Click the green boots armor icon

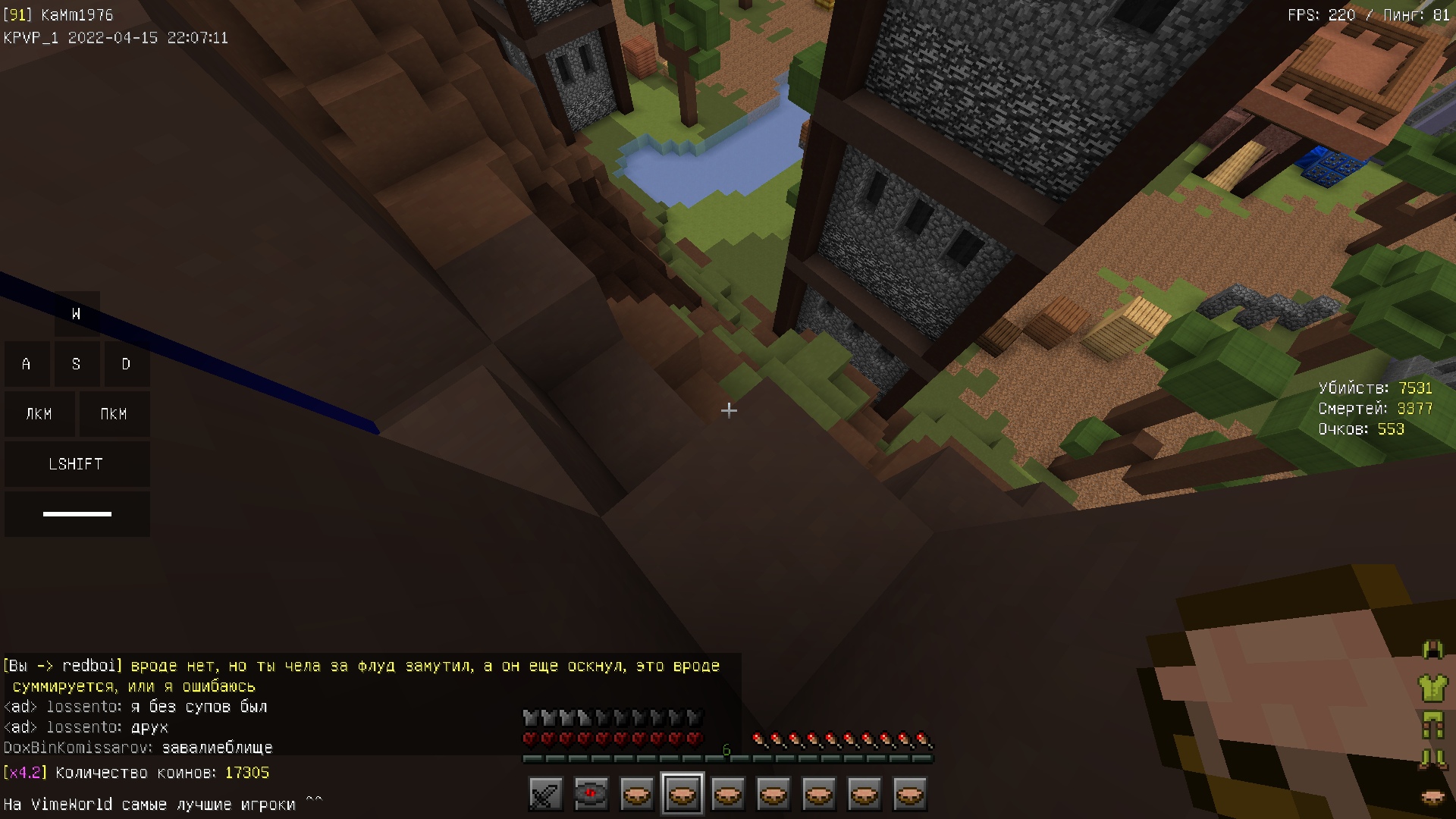point(1432,759)
